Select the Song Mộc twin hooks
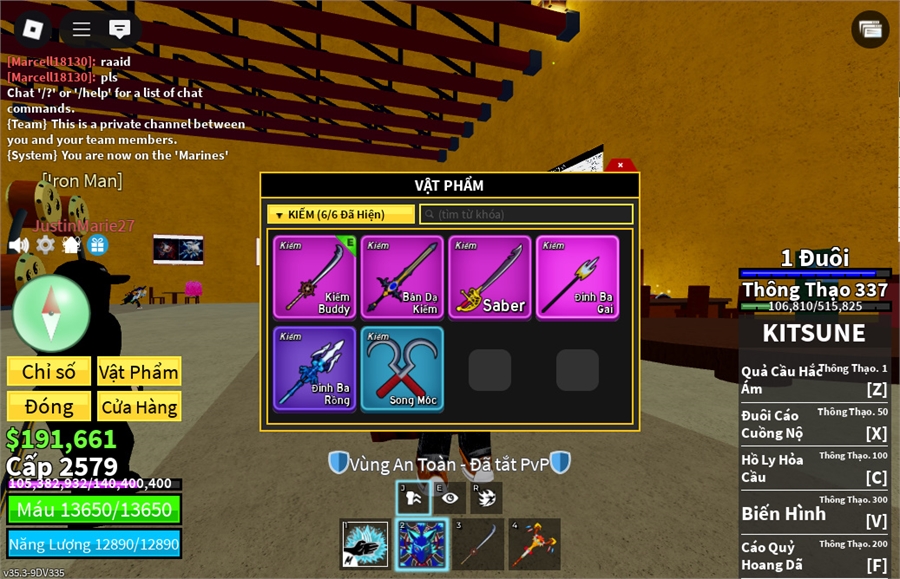 [x=401, y=368]
